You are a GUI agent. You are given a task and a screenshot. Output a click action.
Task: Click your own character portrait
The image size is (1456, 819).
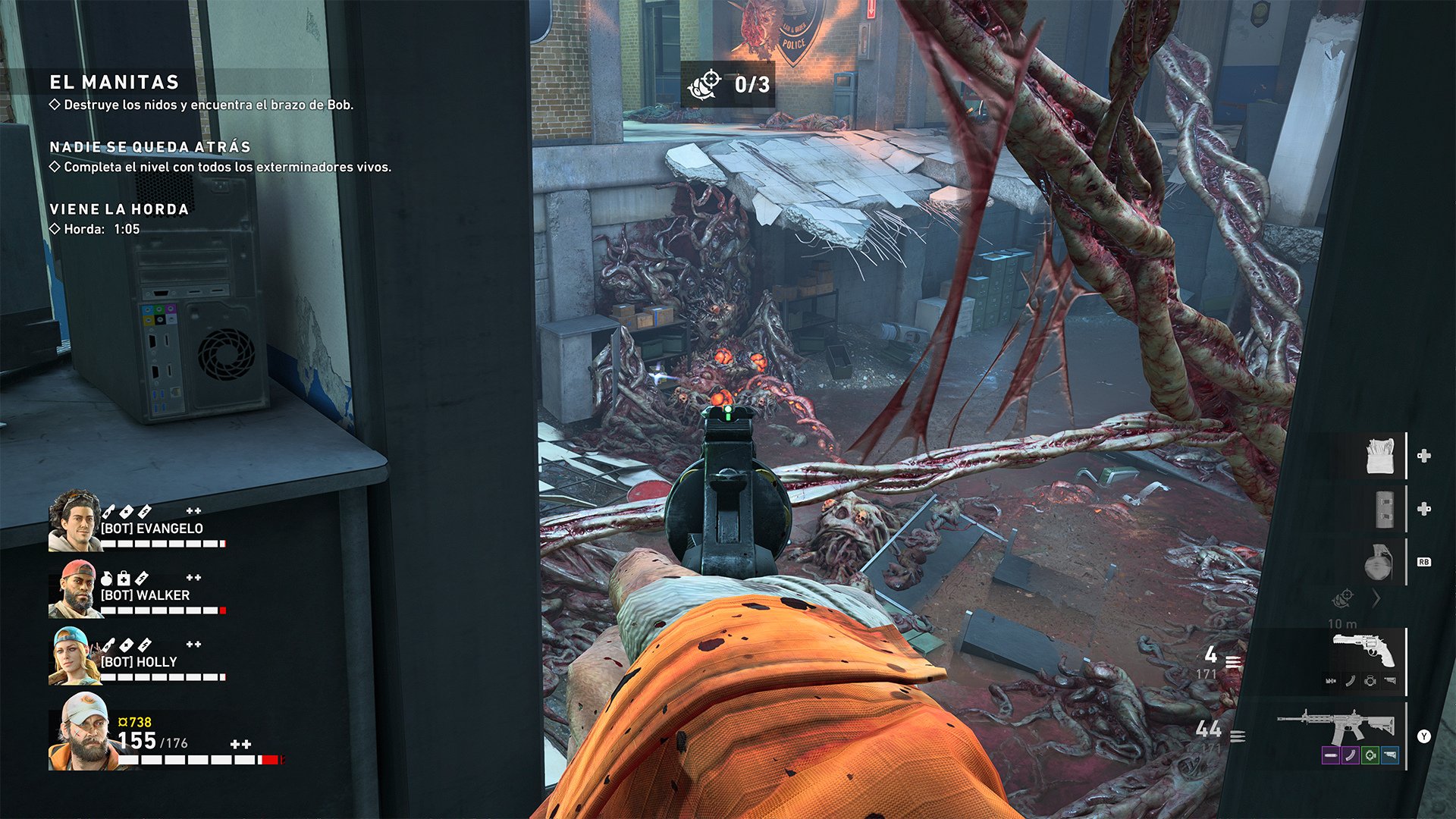pos(81,732)
